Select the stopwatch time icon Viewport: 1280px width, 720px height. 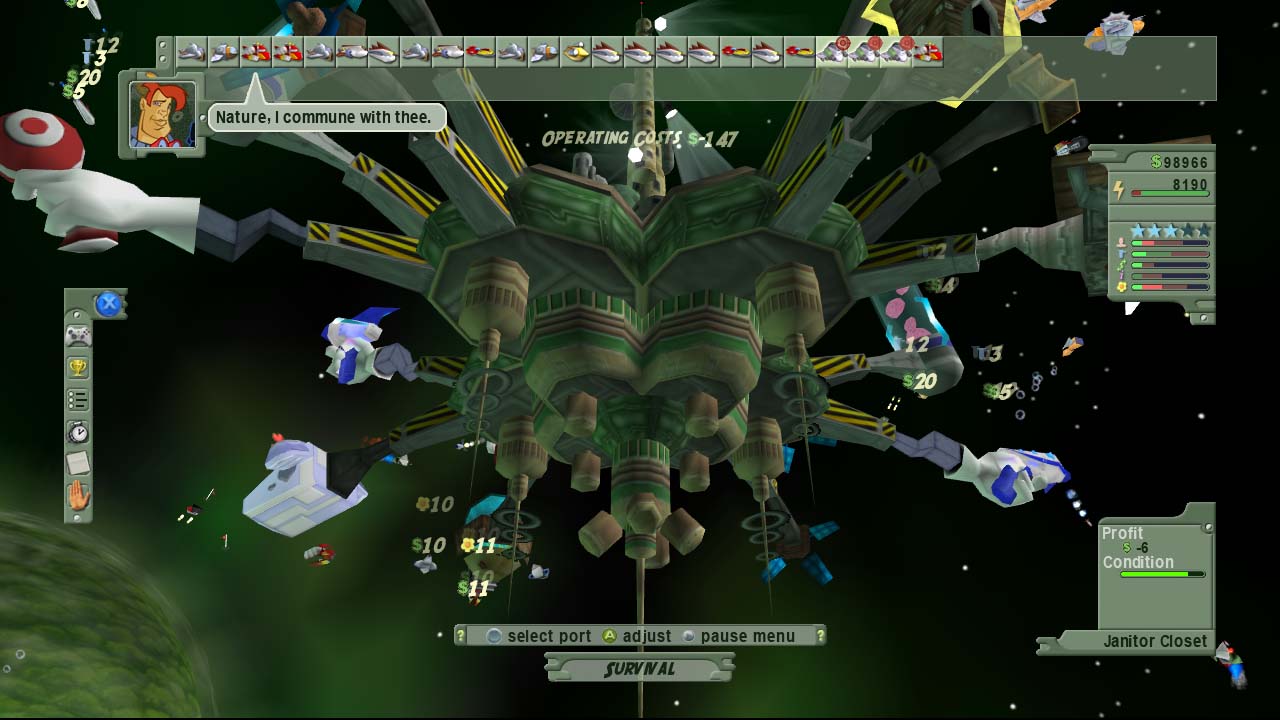(x=78, y=432)
